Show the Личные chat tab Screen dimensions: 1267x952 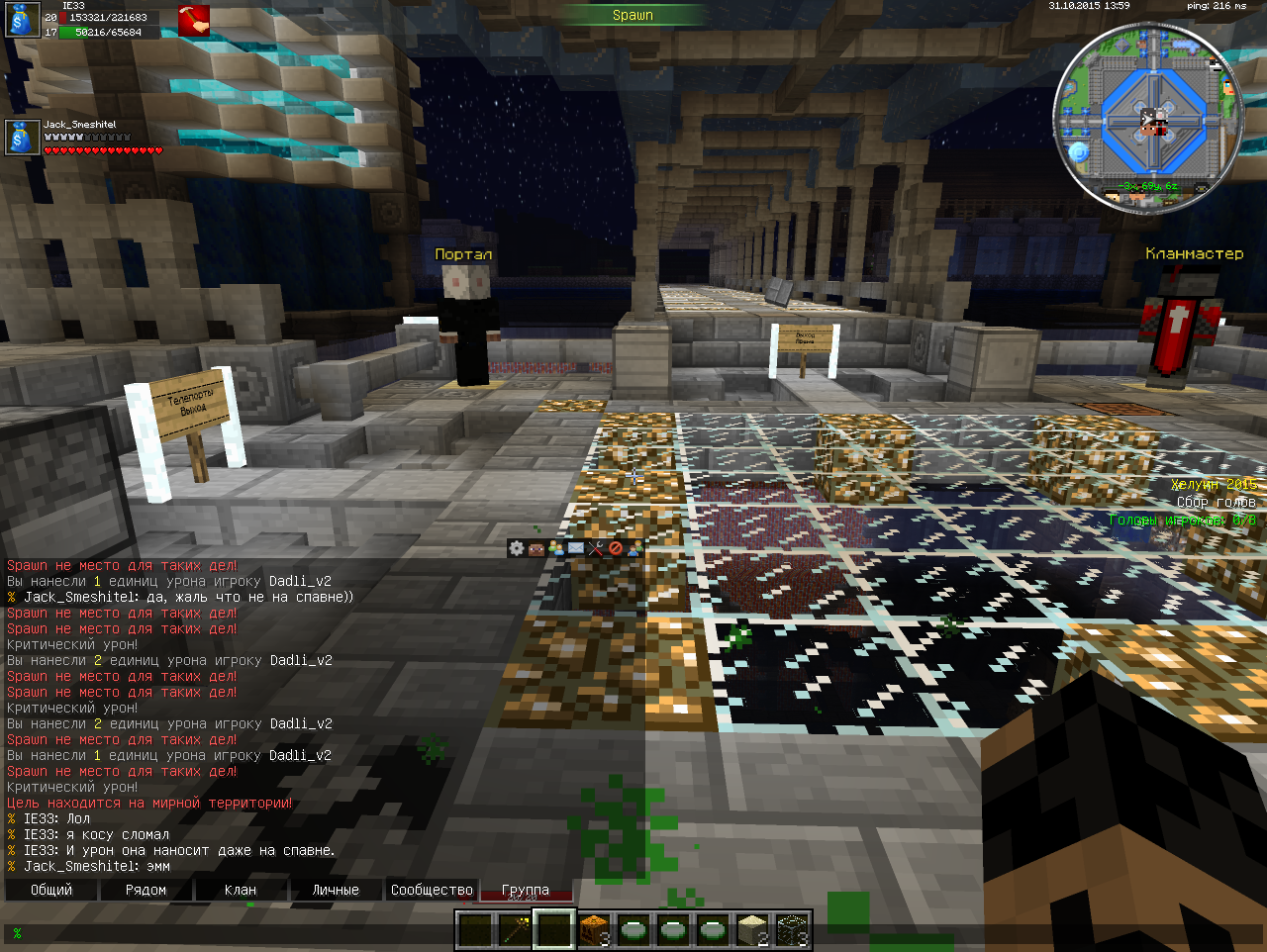point(336,890)
